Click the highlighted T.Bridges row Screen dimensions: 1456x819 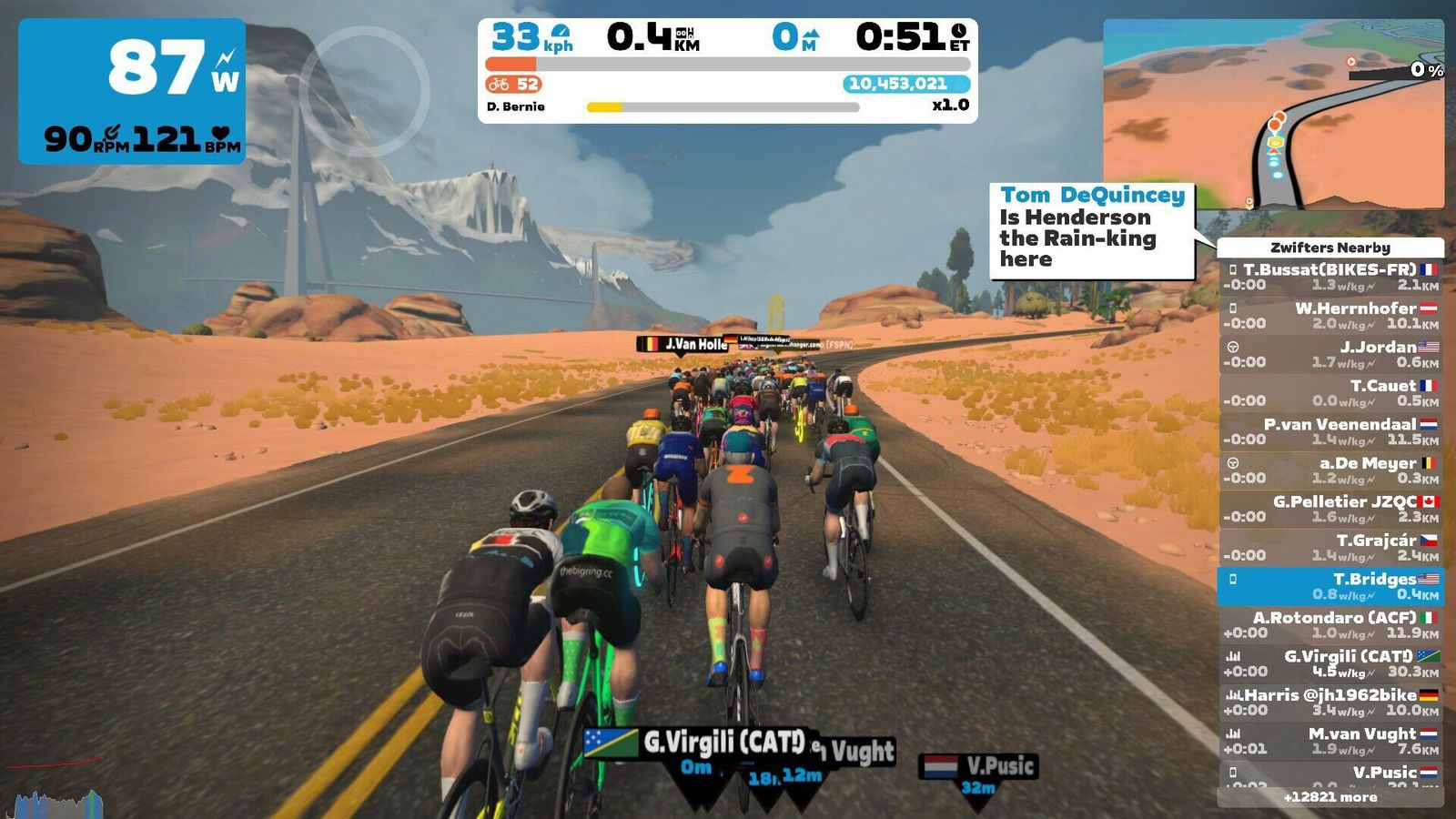coord(1330,586)
